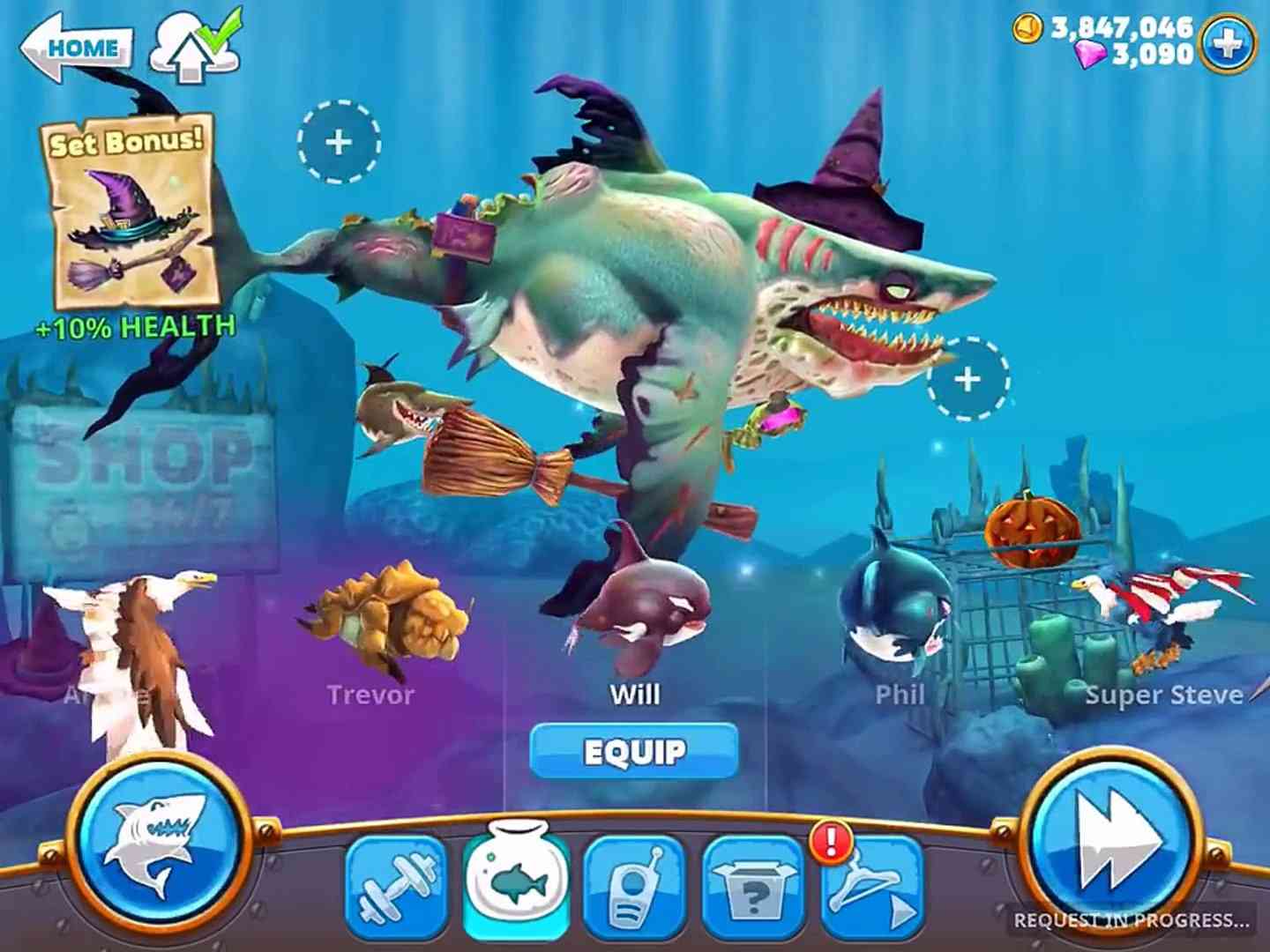Open the Set Bonus +10% Health card
Viewport: 1270px width, 952px height.
click(x=131, y=229)
